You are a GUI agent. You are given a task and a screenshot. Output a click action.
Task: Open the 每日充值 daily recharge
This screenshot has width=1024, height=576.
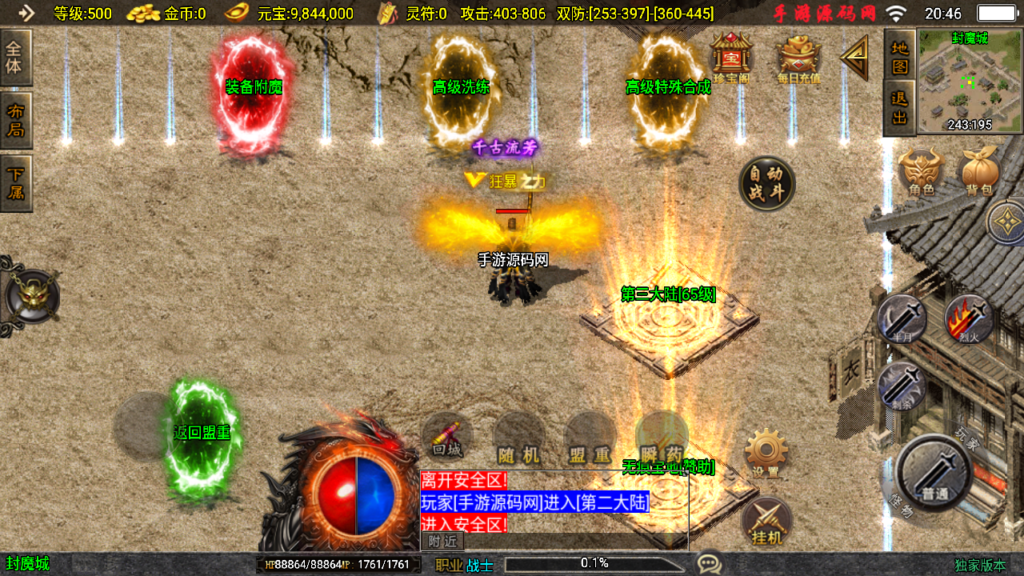coord(799,59)
